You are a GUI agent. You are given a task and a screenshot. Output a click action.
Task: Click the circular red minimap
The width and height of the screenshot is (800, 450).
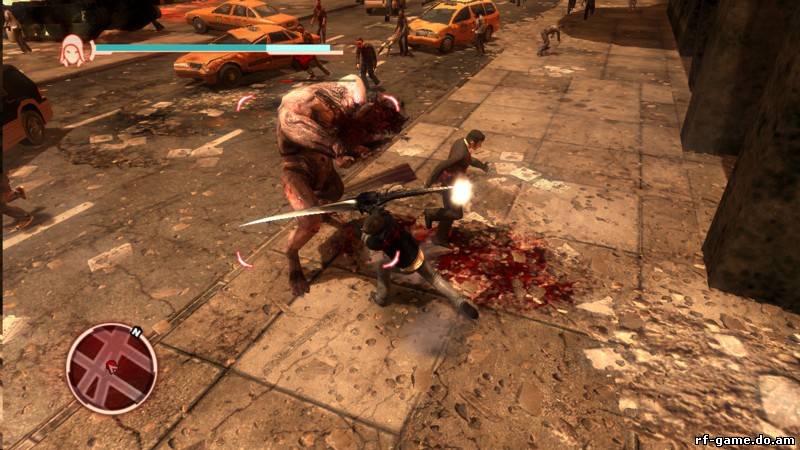(111, 367)
